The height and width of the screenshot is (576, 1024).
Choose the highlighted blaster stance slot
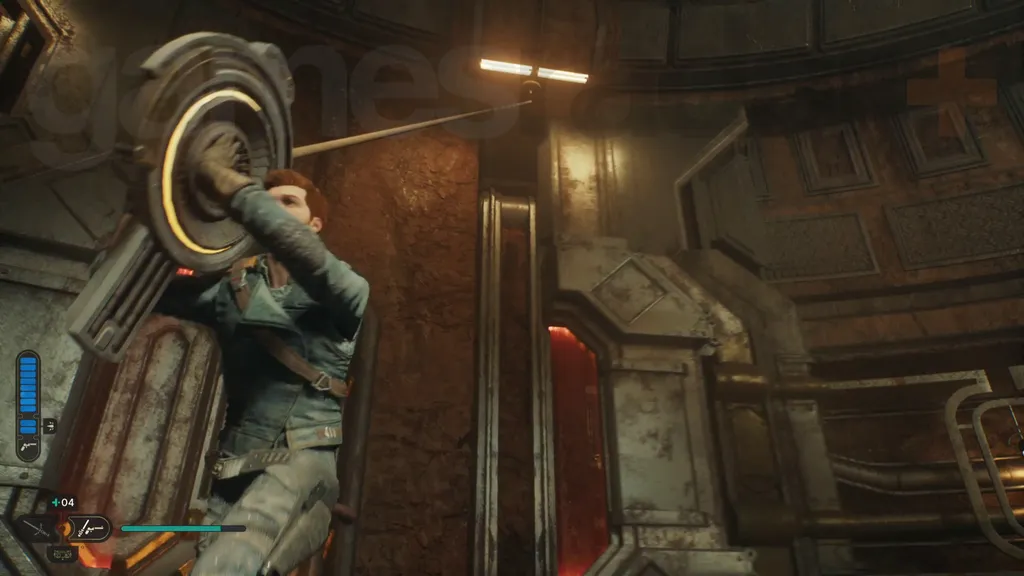pos(89,527)
